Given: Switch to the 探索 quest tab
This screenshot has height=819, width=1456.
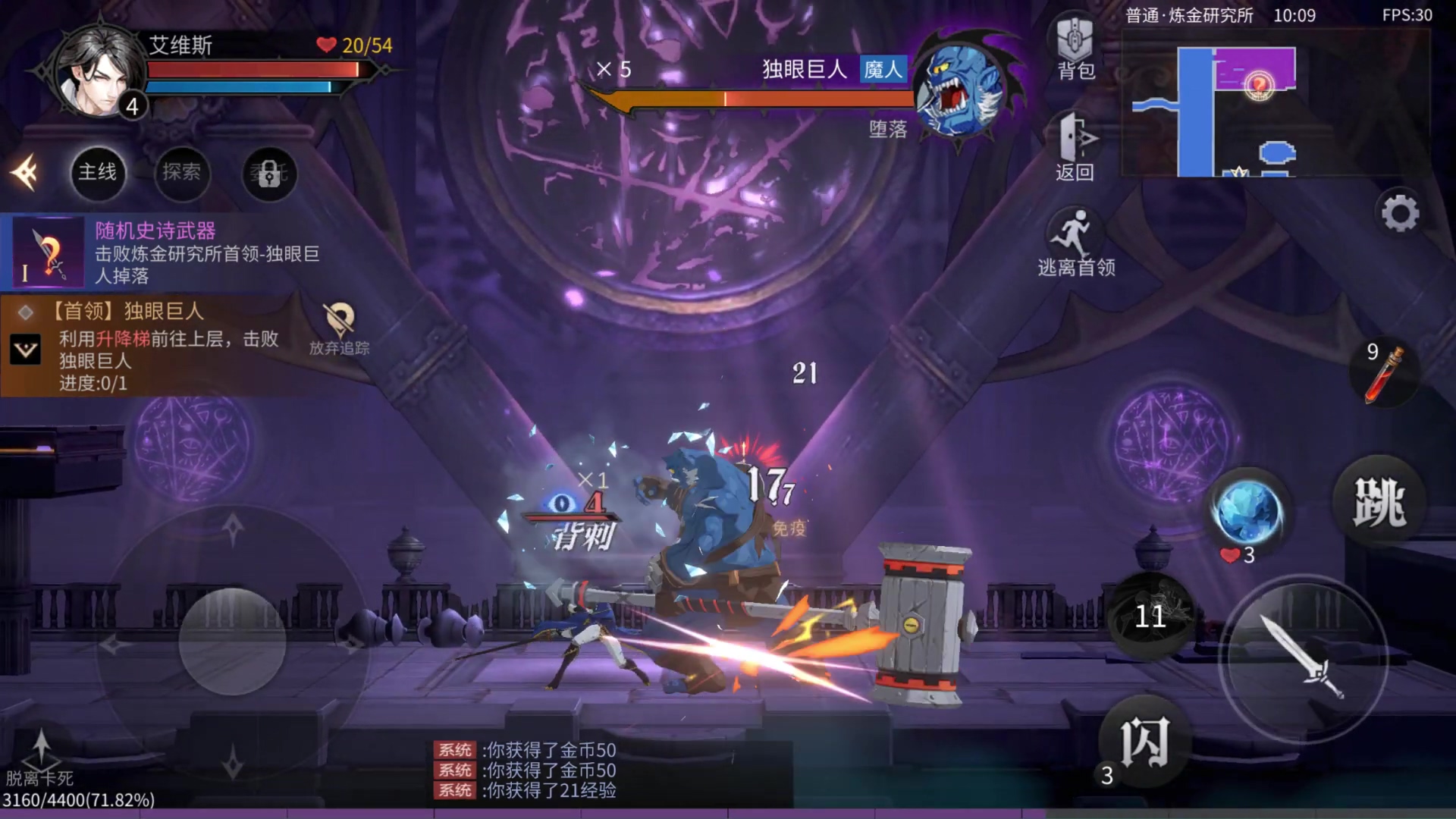Looking at the screenshot, I should click(181, 173).
